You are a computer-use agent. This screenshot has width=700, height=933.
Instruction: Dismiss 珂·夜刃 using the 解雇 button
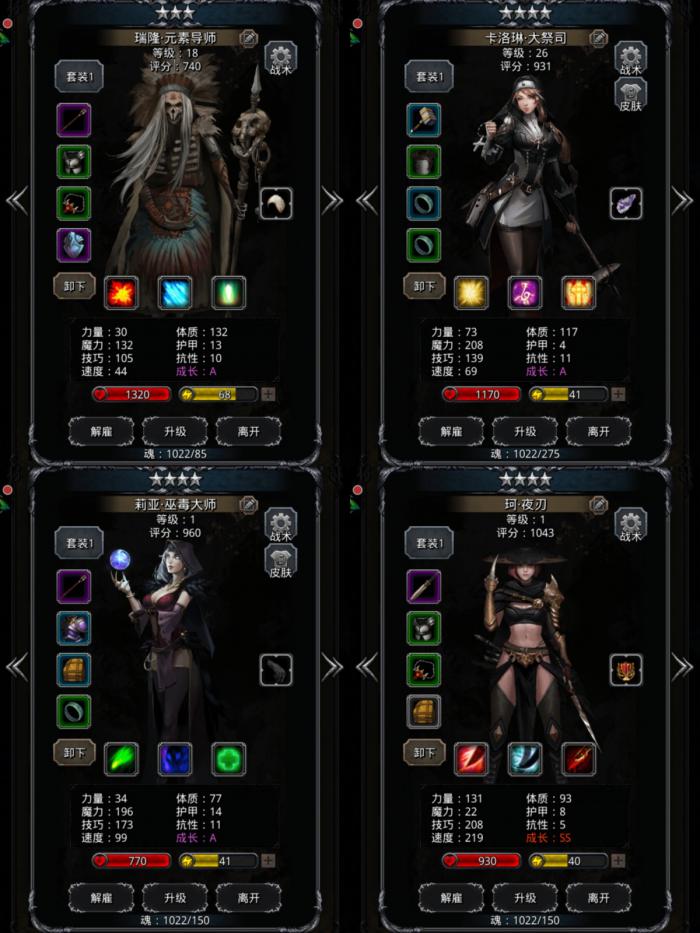pos(451,897)
